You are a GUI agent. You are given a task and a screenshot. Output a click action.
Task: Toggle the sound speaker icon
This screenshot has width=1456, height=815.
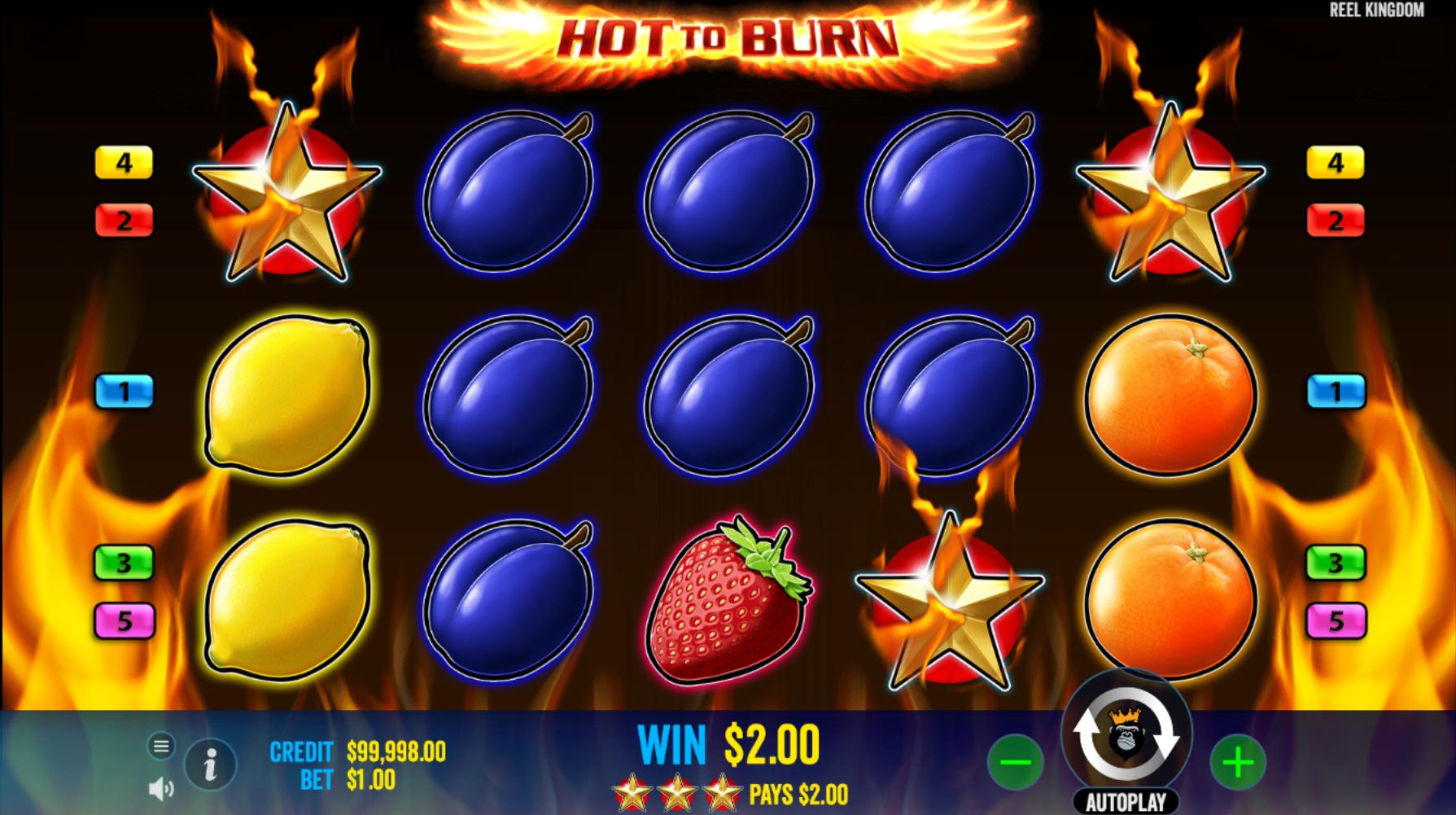(161, 788)
